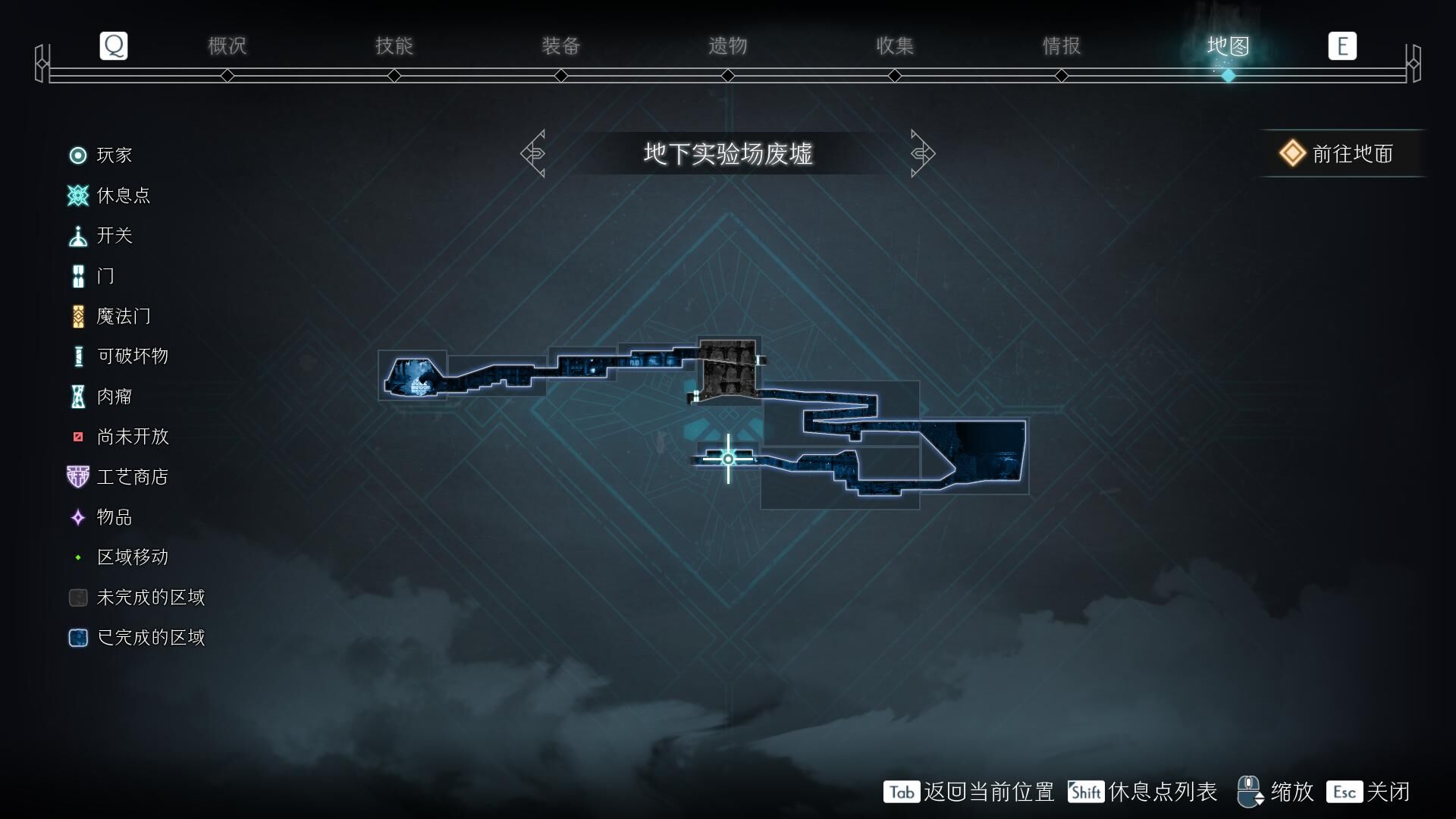Select the 装备 tab

click(x=560, y=46)
